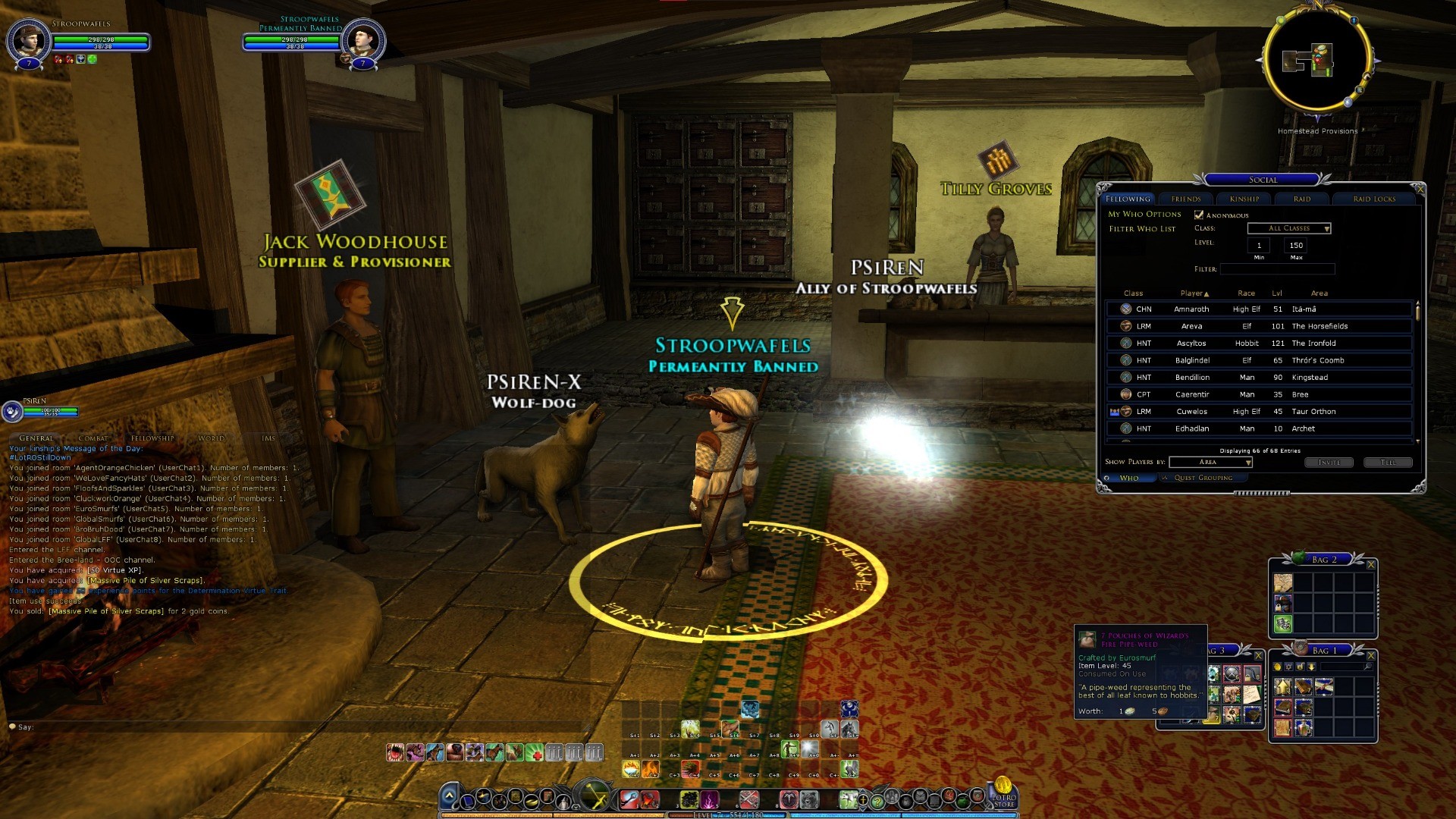Select the Raid Locks tab
The height and width of the screenshot is (819, 1456).
coord(1374,199)
